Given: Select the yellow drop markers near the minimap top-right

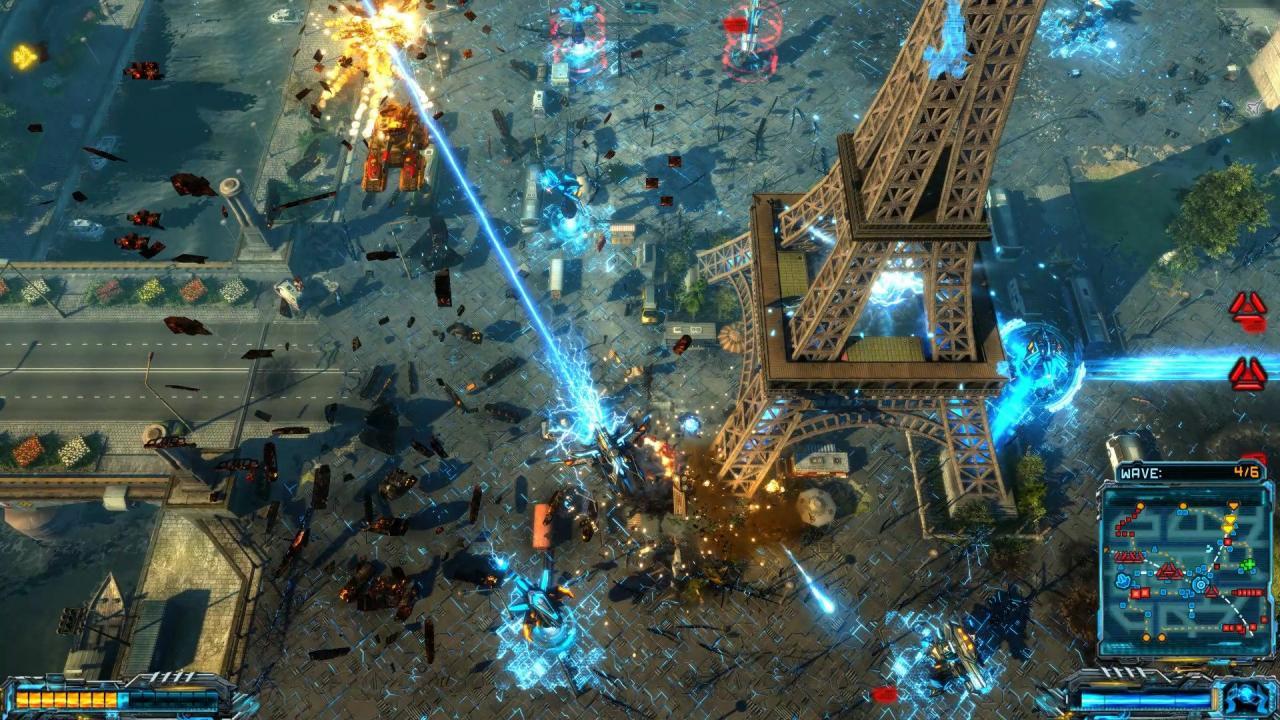Looking at the screenshot, I should pos(1230,522).
